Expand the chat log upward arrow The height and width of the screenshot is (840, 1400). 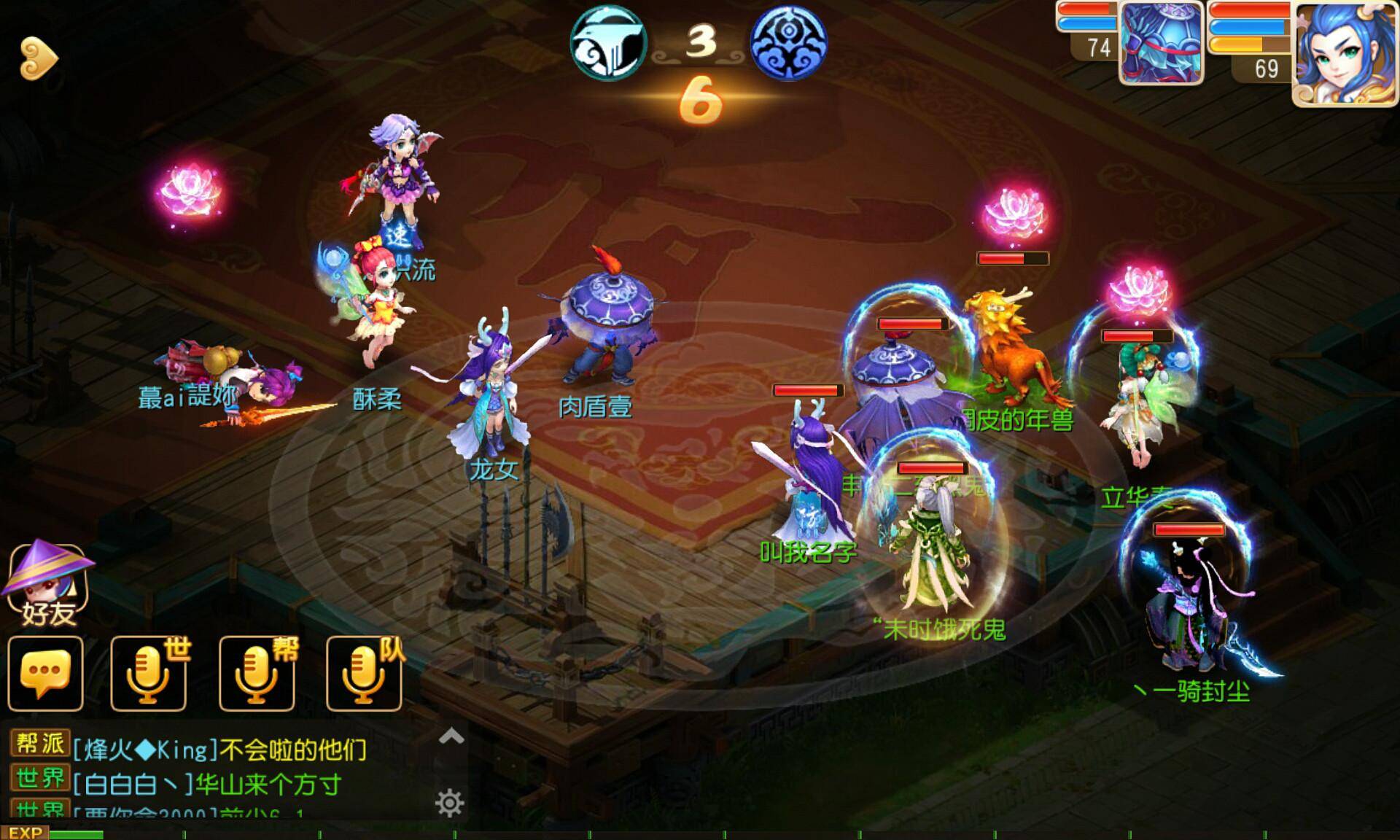(x=451, y=736)
